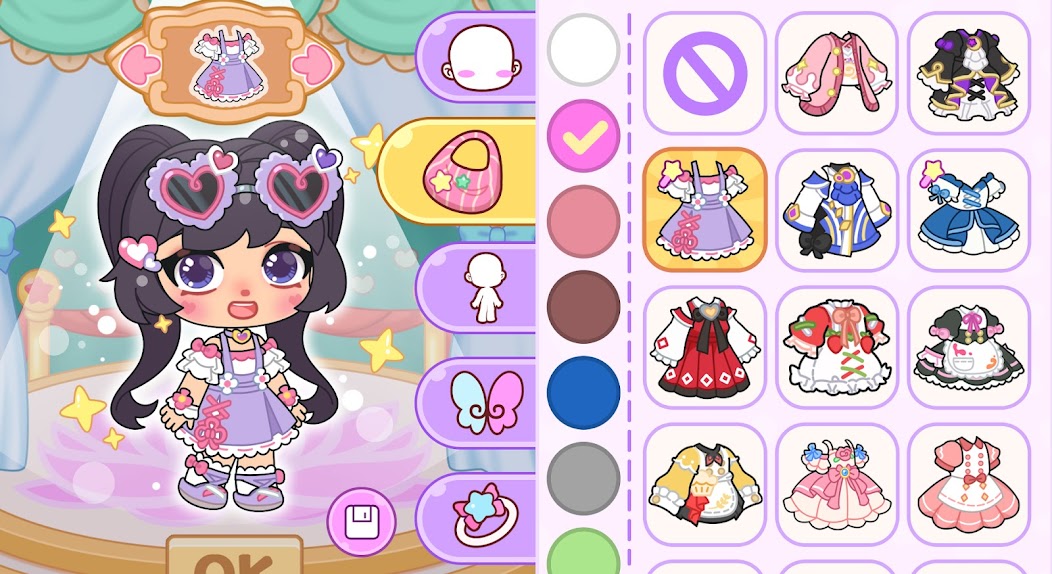Viewport: 1052px width, 574px height.
Task: Select the strawberry white dress
Action: pyautogui.click(x=837, y=348)
